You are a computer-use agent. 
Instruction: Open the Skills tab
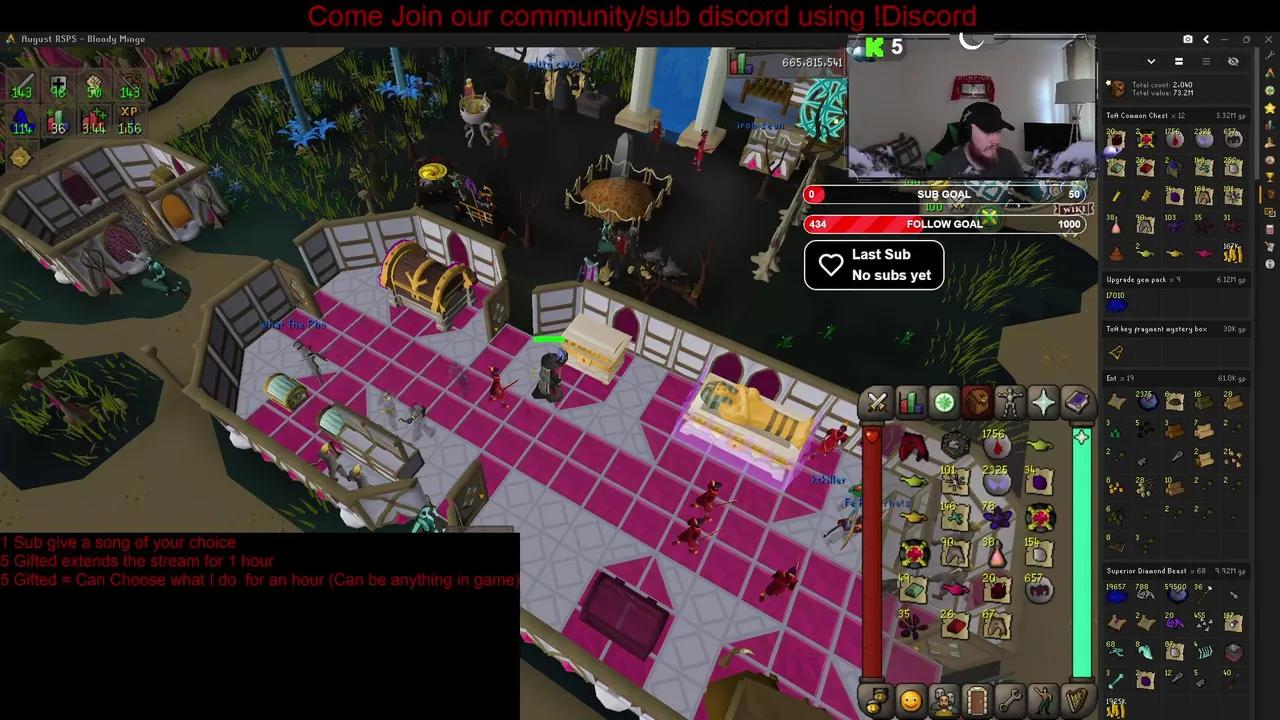tap(911, 403)
